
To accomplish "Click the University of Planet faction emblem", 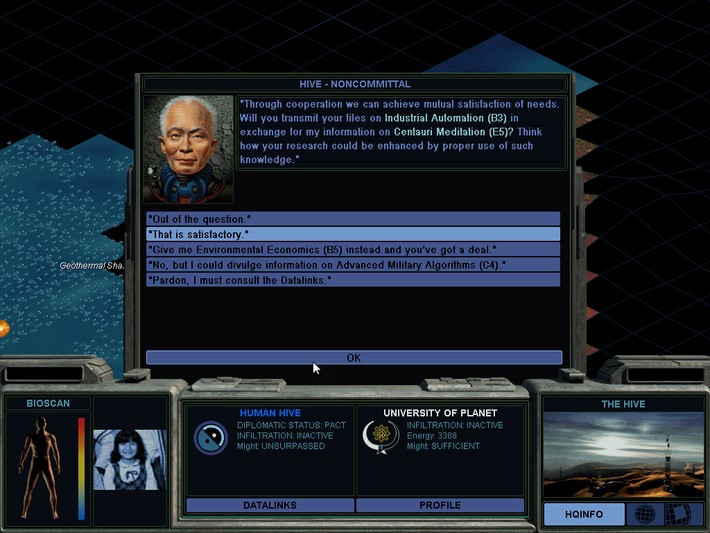I will 381,437.
